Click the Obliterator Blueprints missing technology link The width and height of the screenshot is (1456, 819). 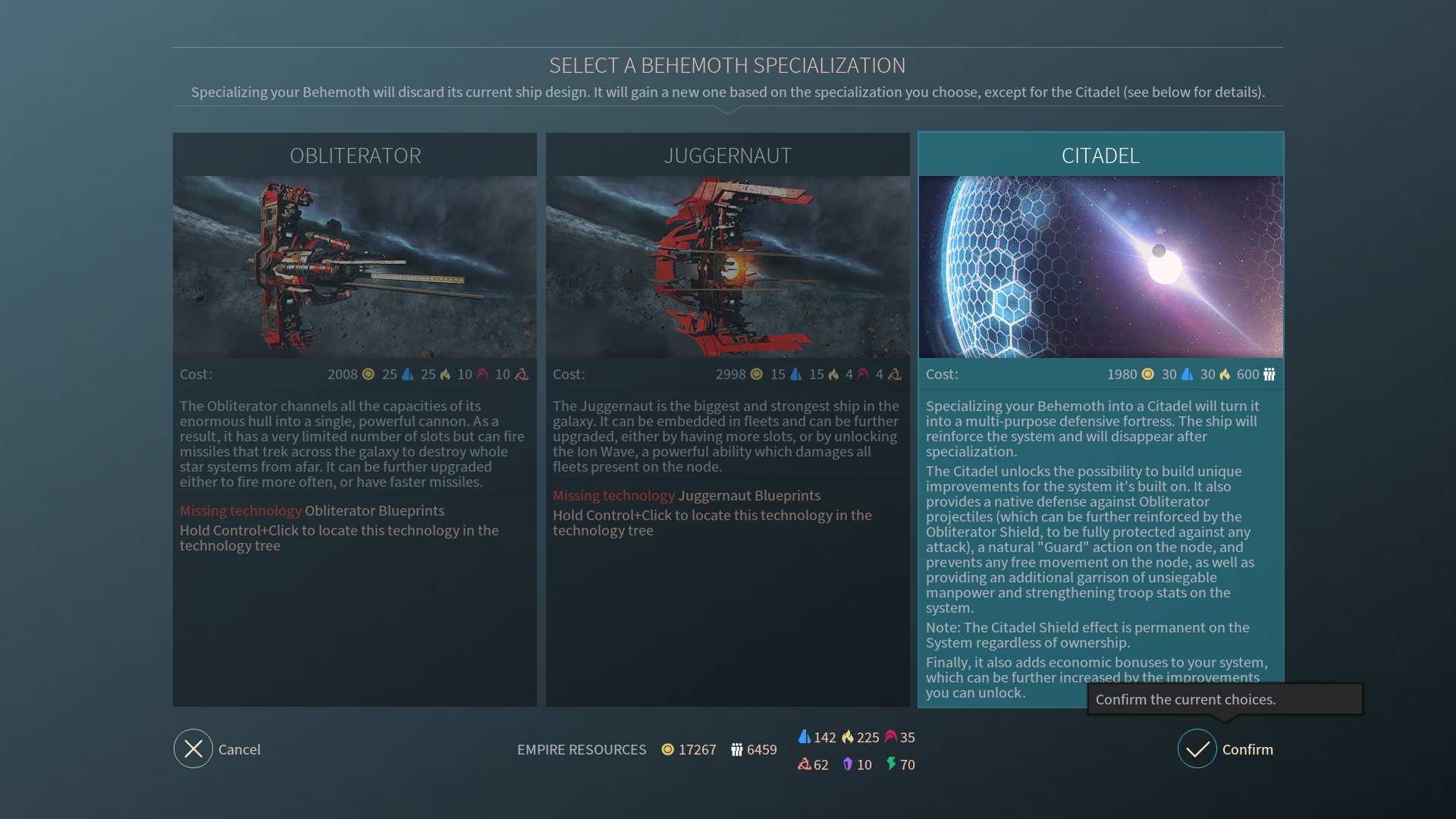tap(374, 510)
